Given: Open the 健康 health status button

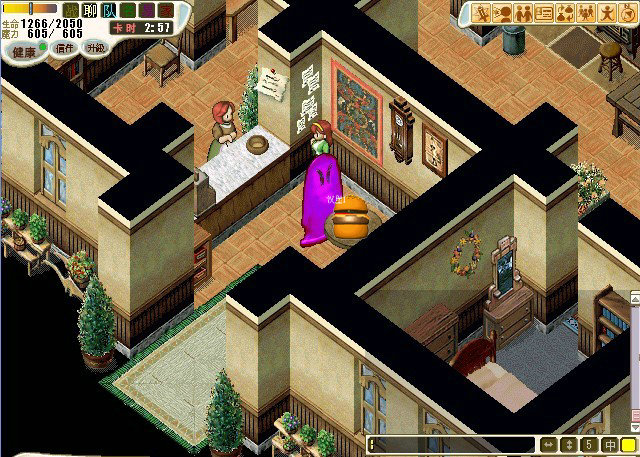Looking at the screenshot, I should pos(20,47).
